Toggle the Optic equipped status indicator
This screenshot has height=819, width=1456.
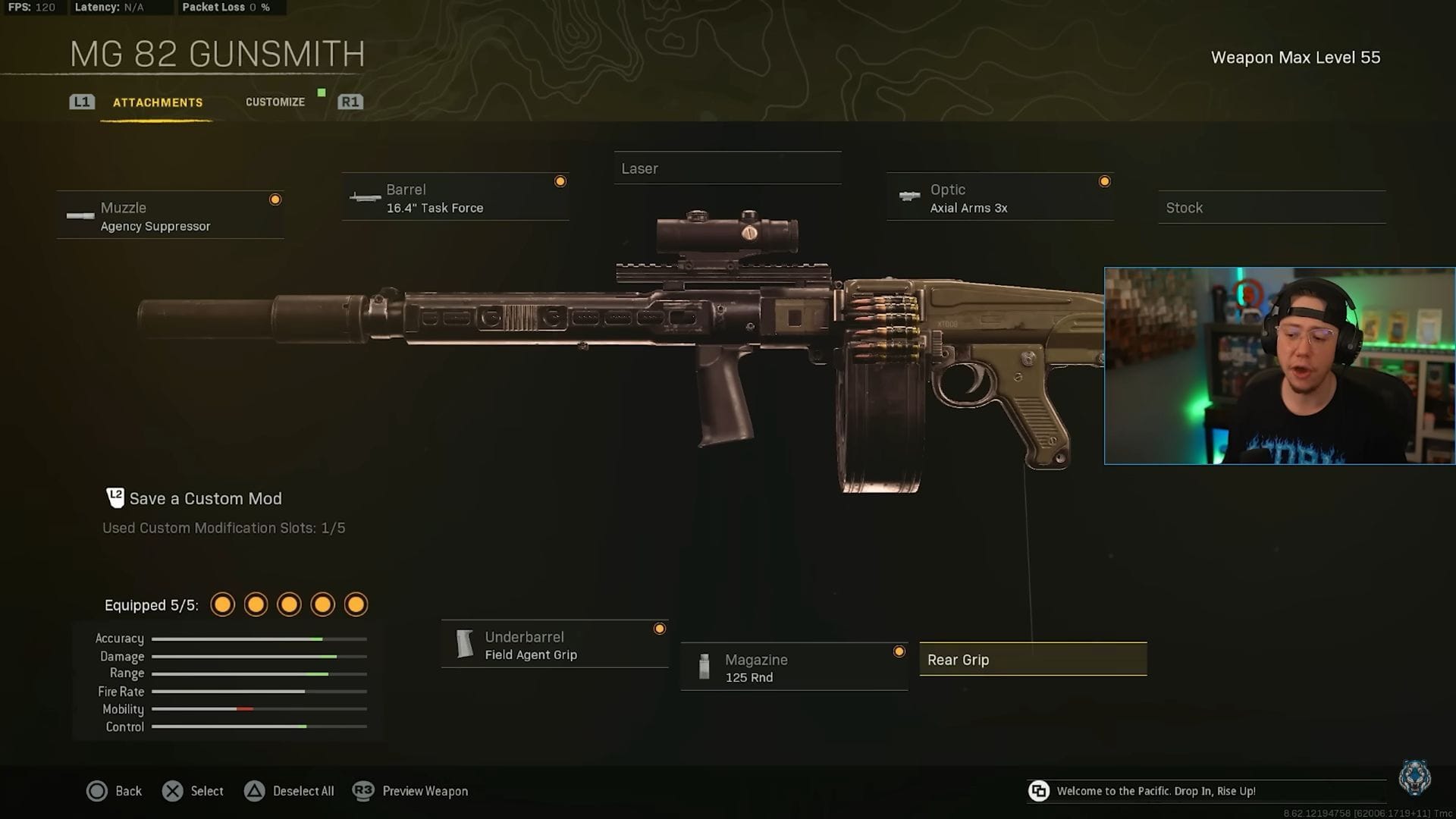point(1106,181)
